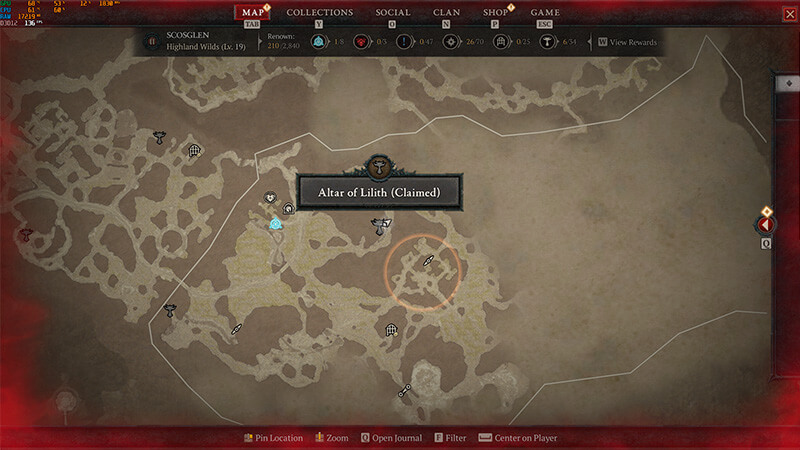The height and width of the screenshot is (450, 800).
Task: Center the map on the player
Action: coord(518,438)
